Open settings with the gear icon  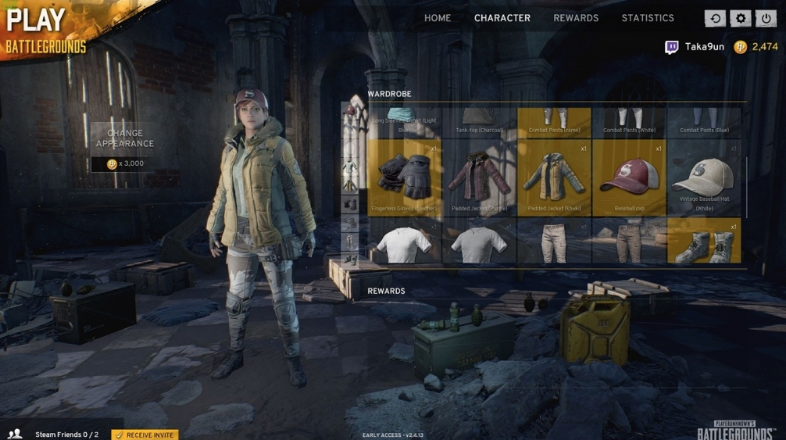coord(740,18)
